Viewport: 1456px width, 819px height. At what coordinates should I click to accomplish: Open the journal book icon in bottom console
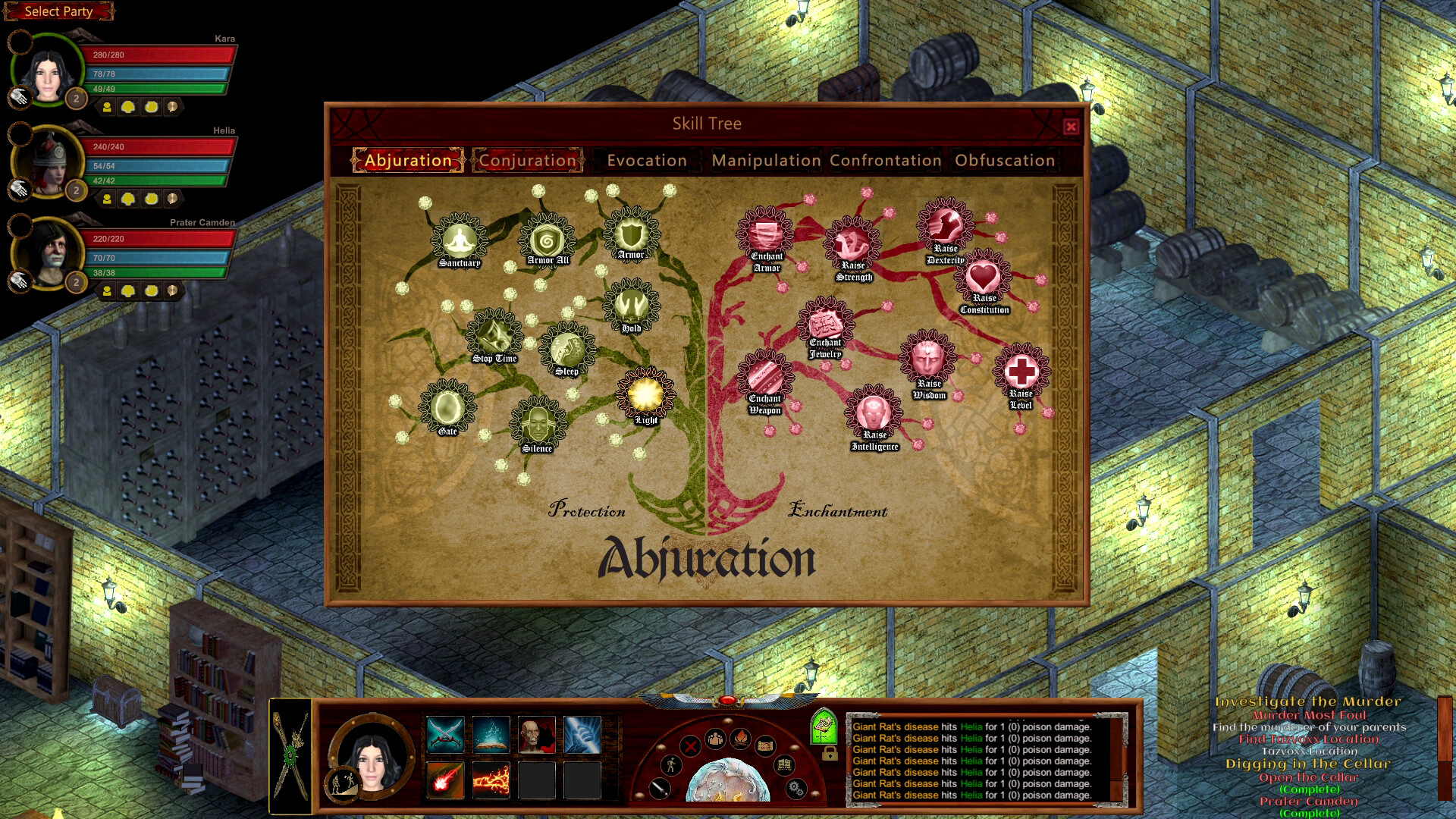tap(784, 767)
